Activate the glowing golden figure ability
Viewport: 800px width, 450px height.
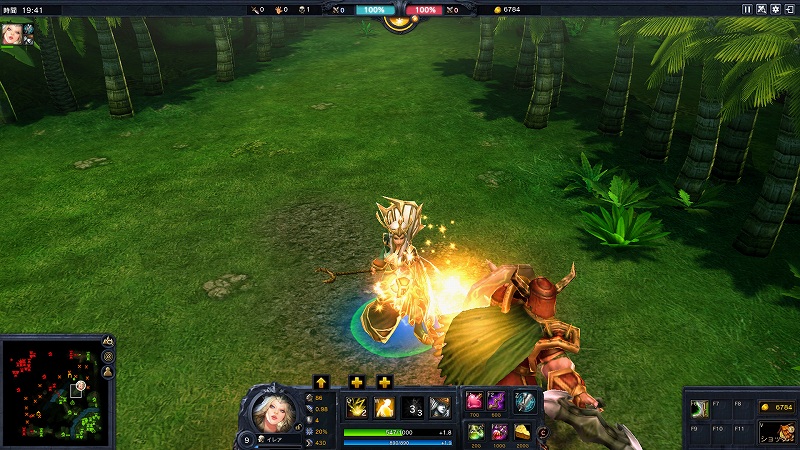pyautogui.click(x=383, y=407)
